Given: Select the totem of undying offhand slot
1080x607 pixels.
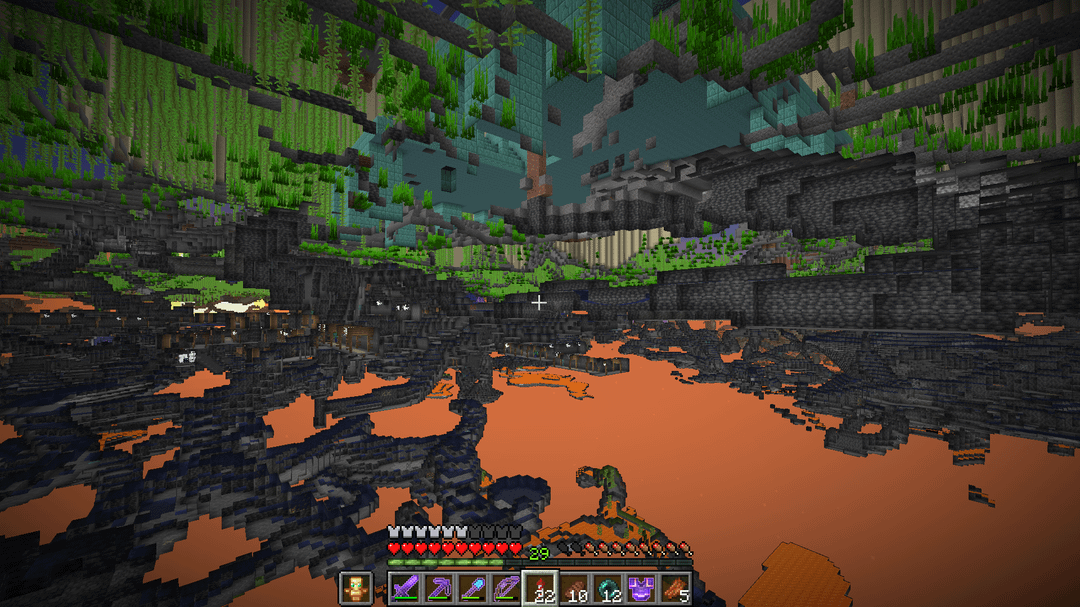Looking at the screenshot, I should (x=355, y=588).
